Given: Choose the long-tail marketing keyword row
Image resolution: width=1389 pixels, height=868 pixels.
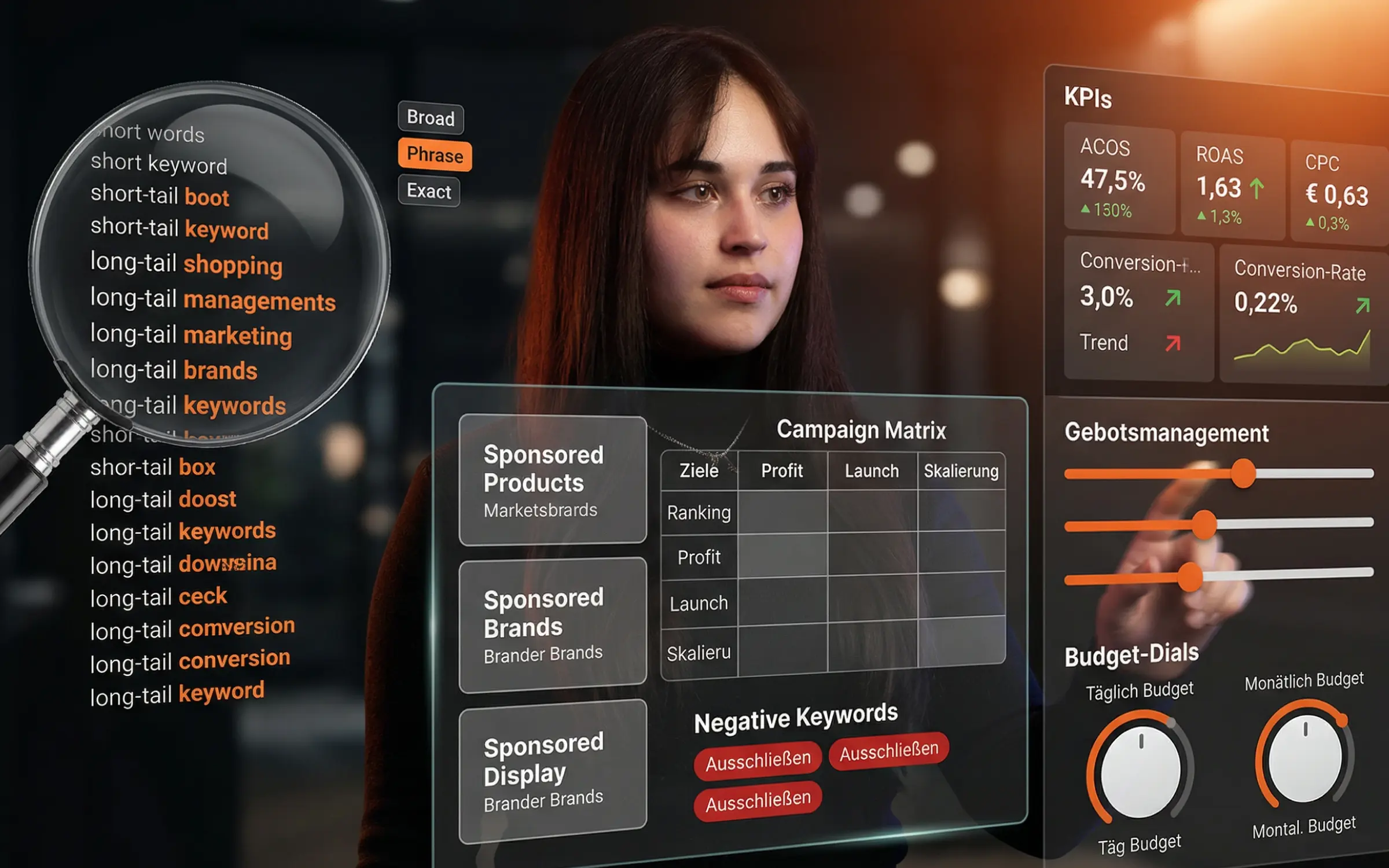Looking at the screenshot, I should pos(191,335).
